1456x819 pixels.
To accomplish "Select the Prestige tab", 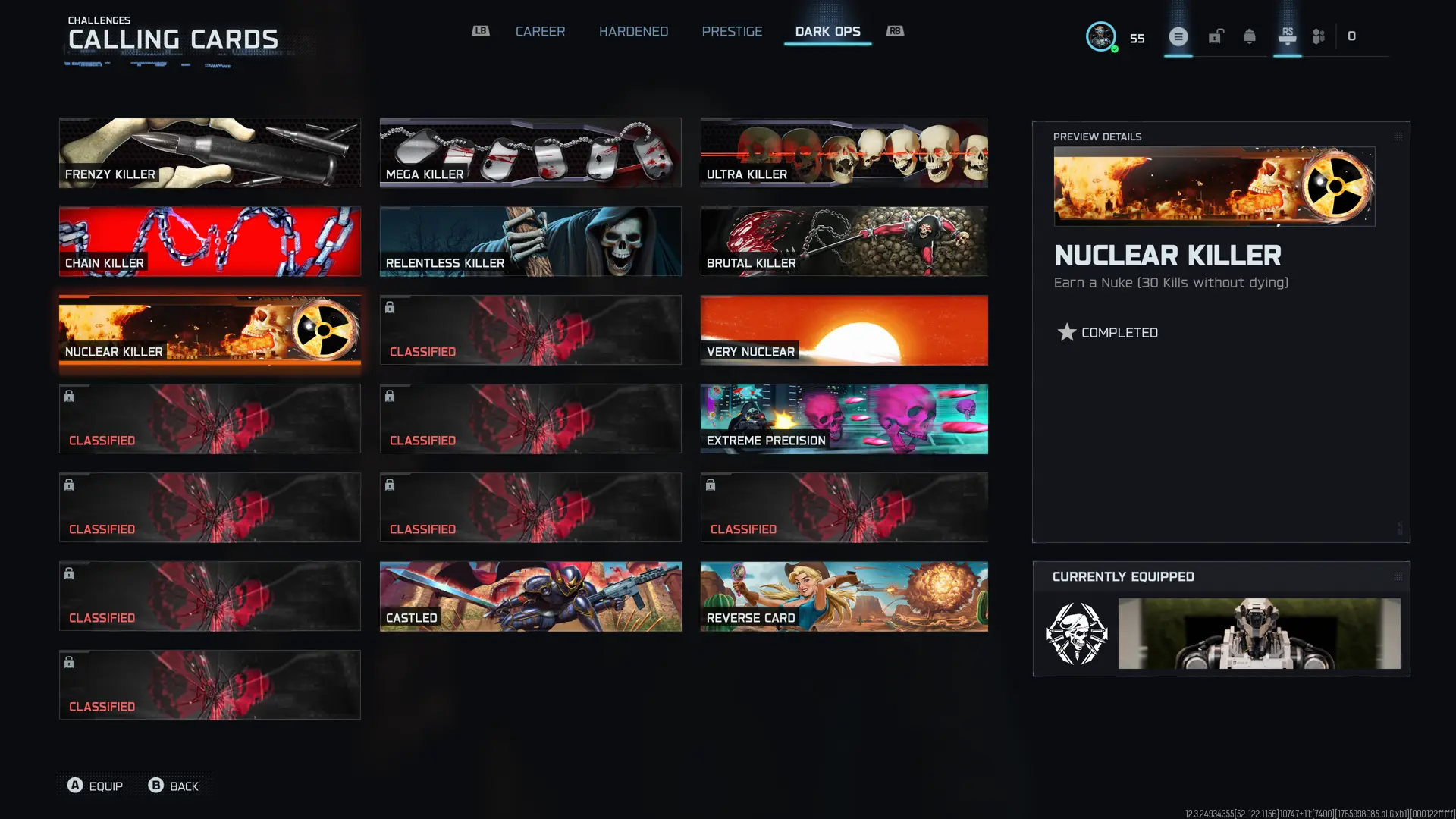I will click(x=732, y=31).
